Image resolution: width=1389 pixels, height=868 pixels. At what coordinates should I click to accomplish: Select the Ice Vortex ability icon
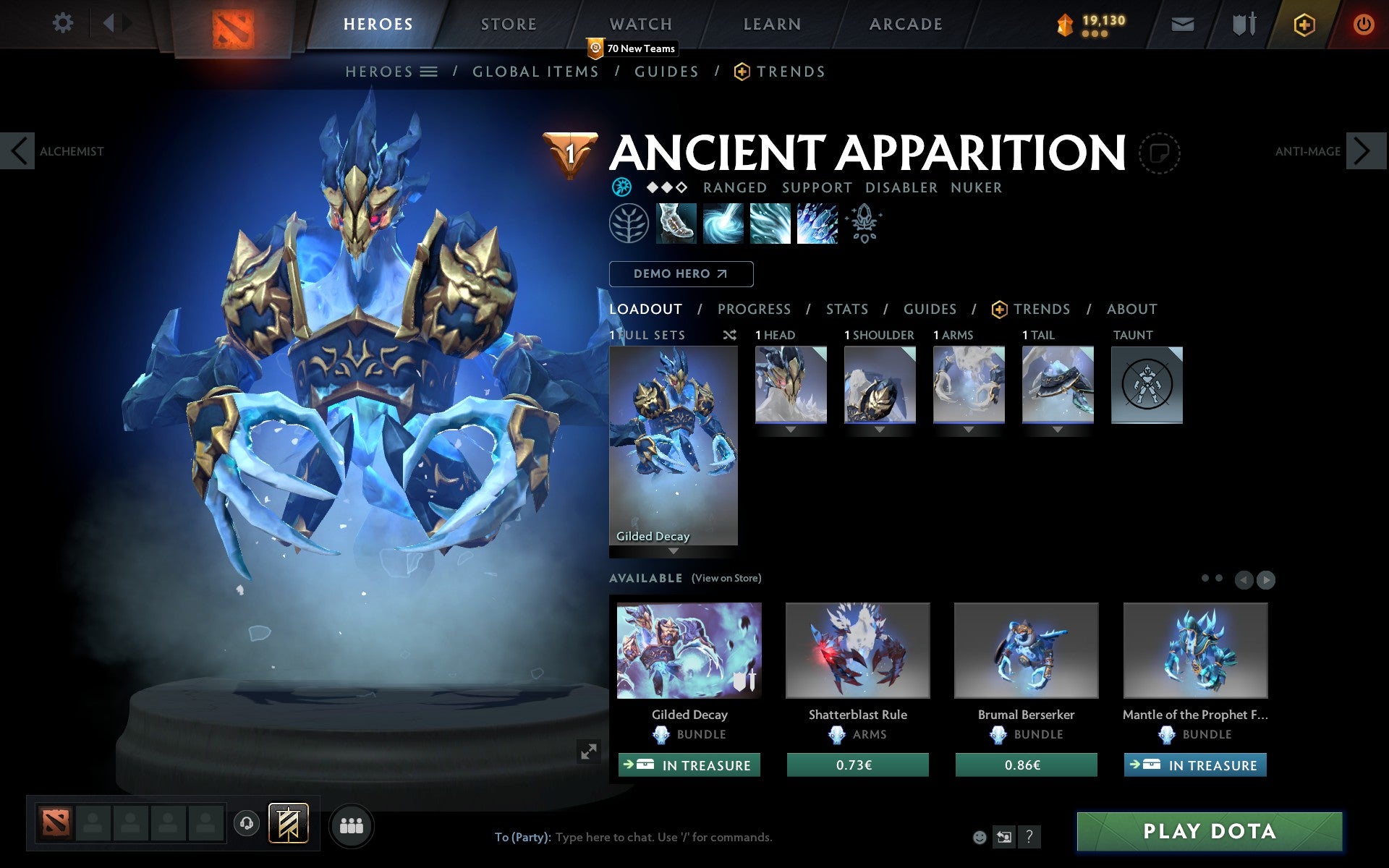point(722,224)
